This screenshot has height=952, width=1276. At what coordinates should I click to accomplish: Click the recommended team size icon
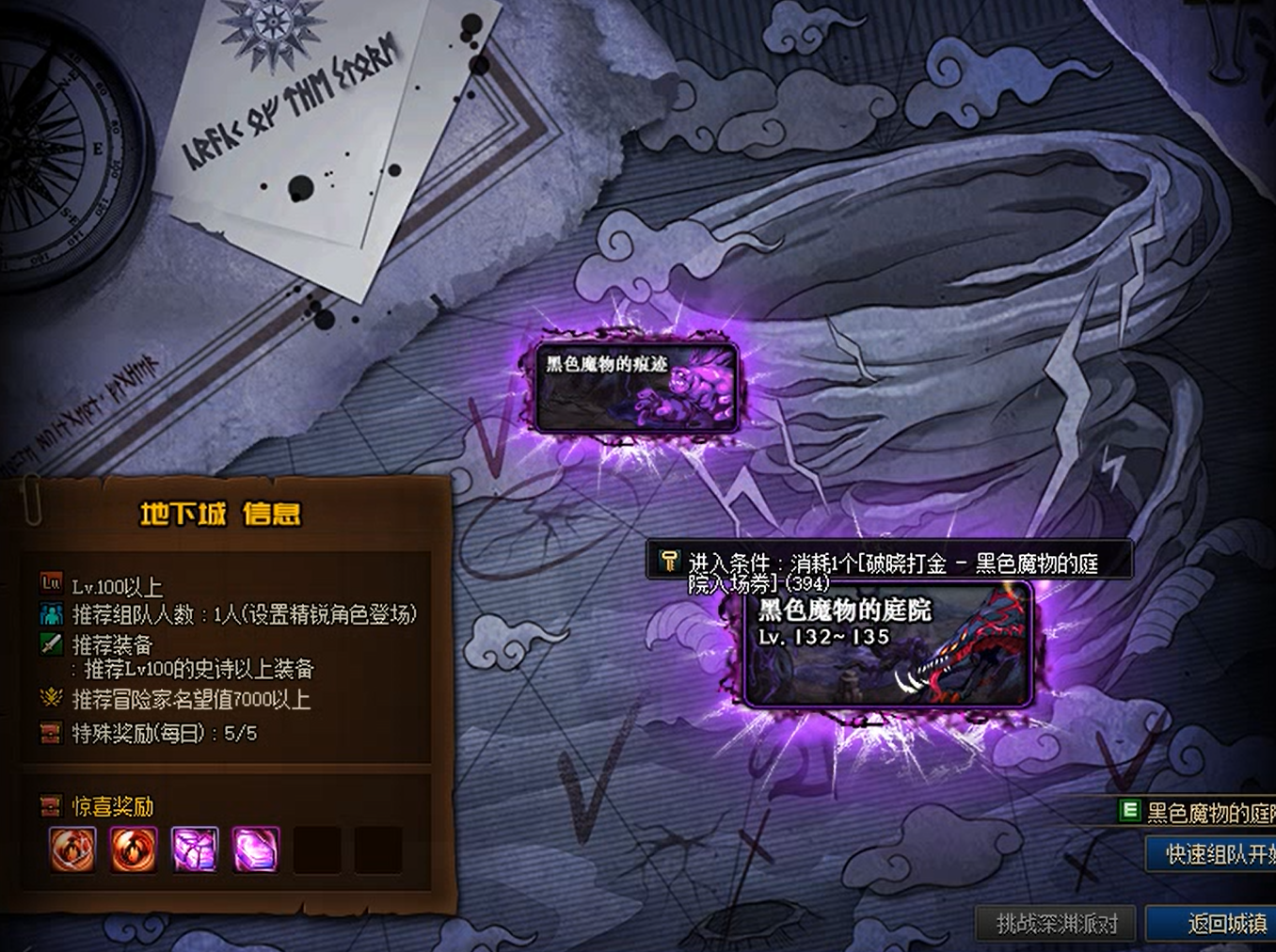(x=50, y=614)
